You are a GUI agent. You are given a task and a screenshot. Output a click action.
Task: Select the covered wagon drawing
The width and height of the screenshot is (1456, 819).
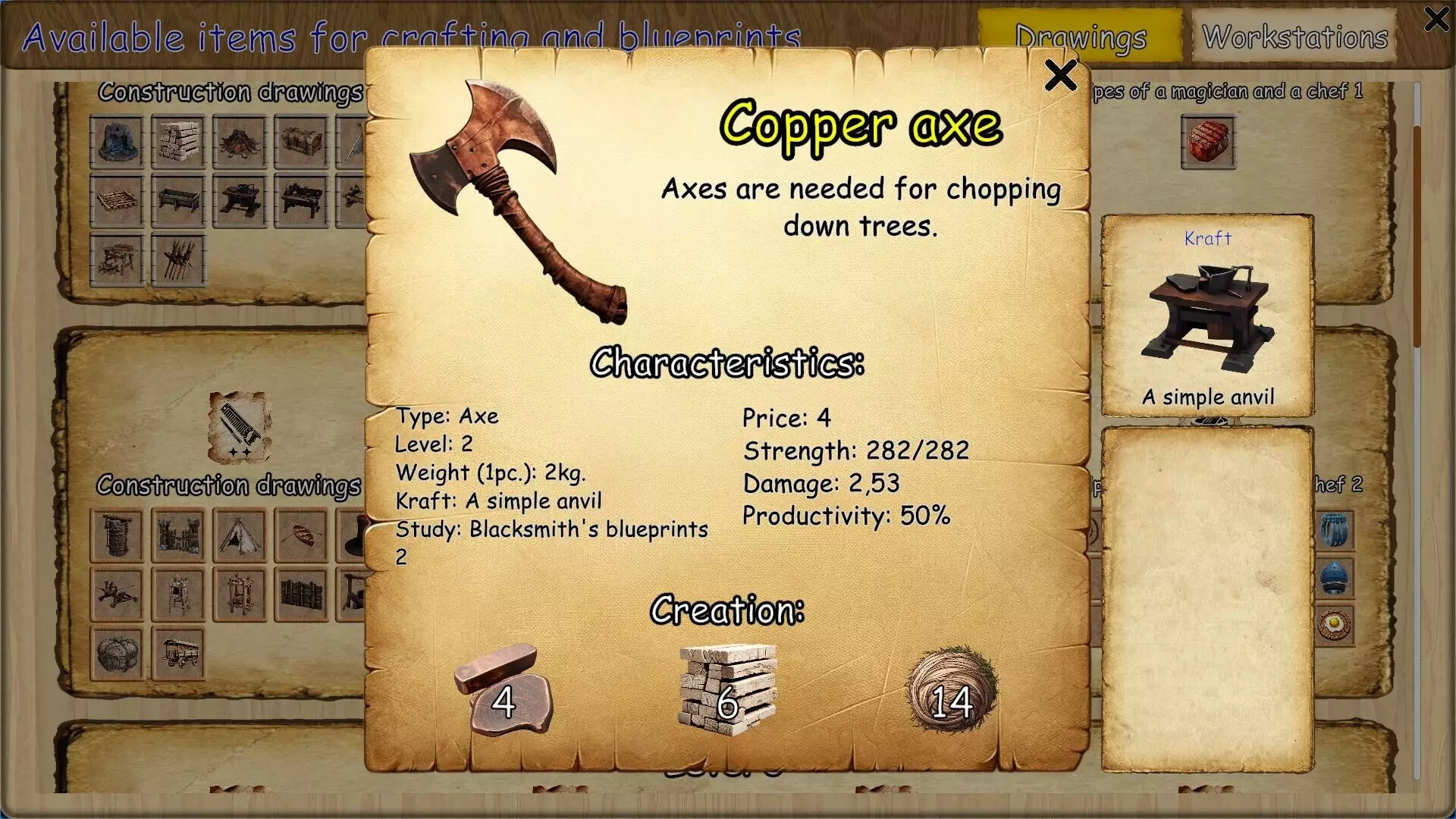pyautogui.click(x=180, y=656)
